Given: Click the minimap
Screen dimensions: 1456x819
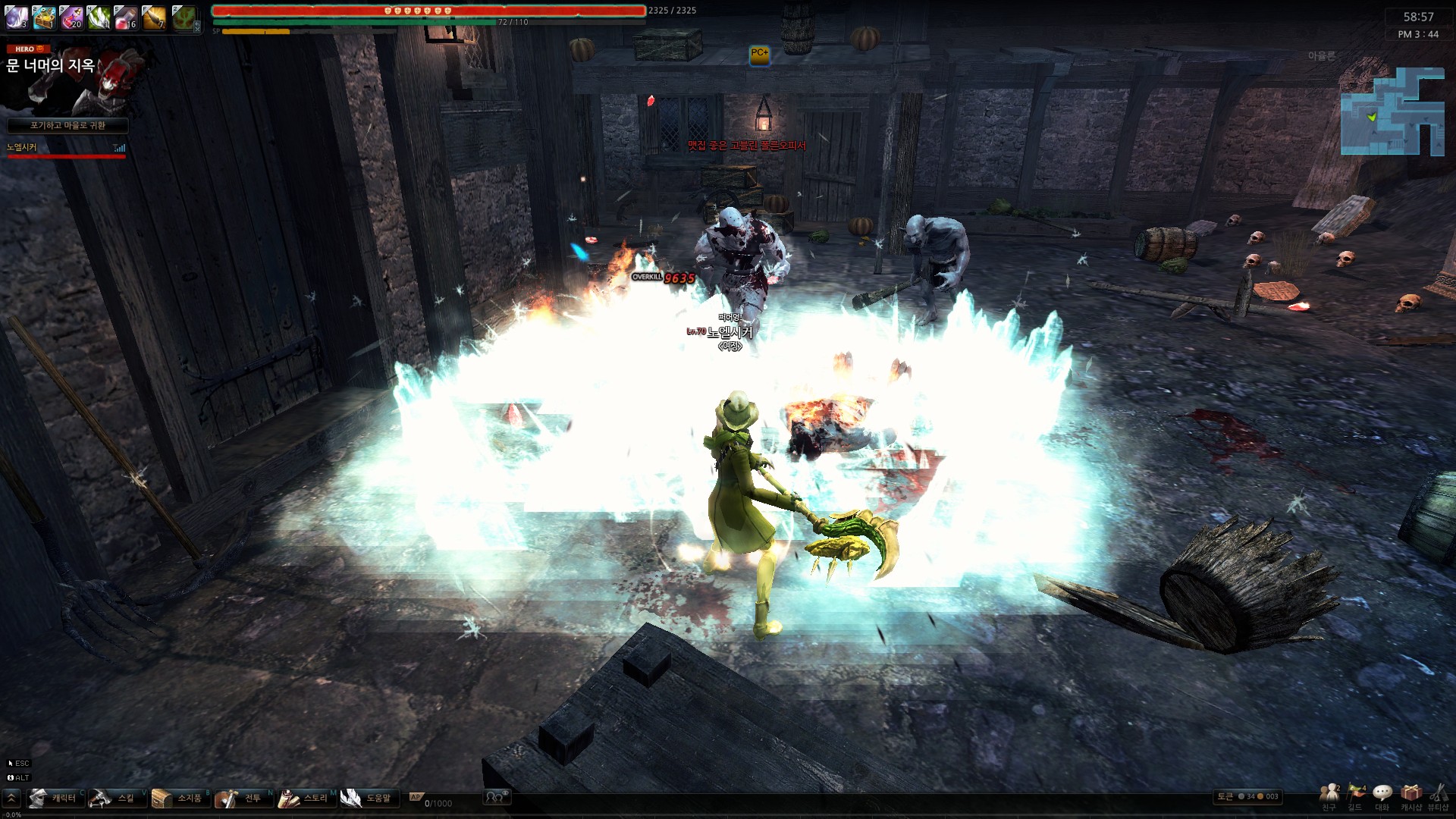Looking at the screenshot, I should point(1392,111).
